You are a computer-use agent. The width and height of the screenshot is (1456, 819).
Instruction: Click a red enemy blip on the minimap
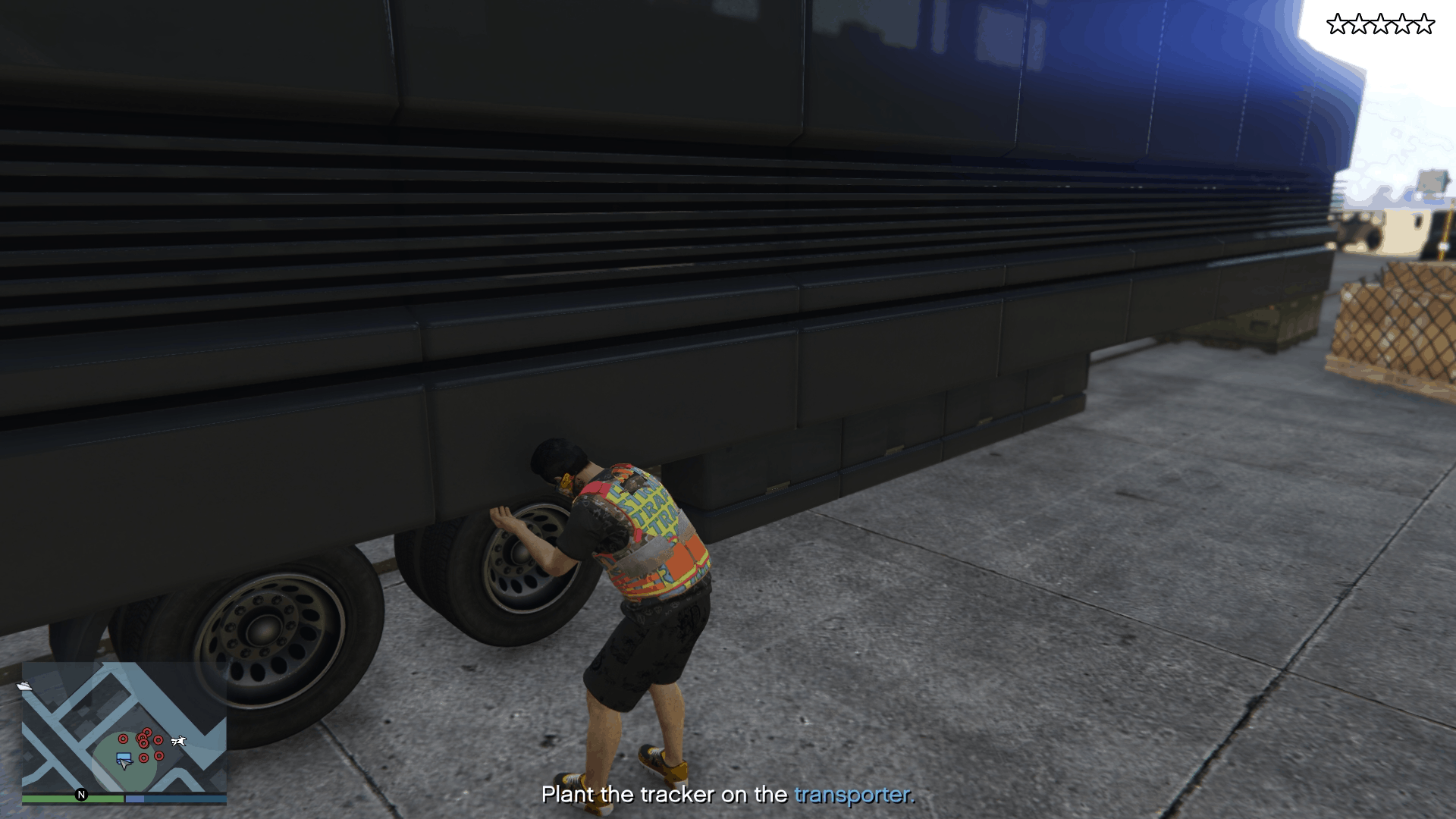[x=123, y=739]
